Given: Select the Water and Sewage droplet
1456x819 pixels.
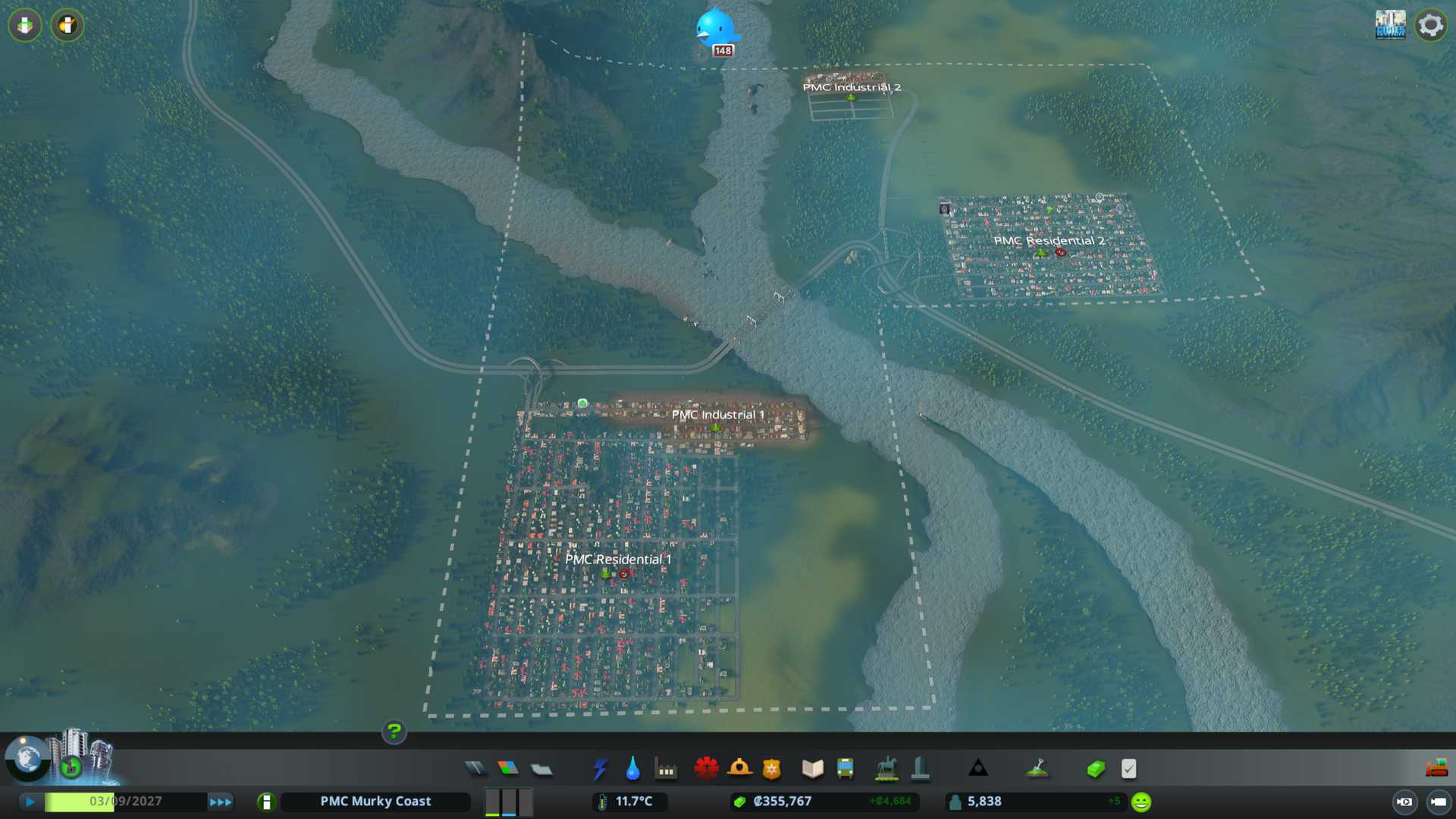Looking at the screenshot, I should (633, 769).
